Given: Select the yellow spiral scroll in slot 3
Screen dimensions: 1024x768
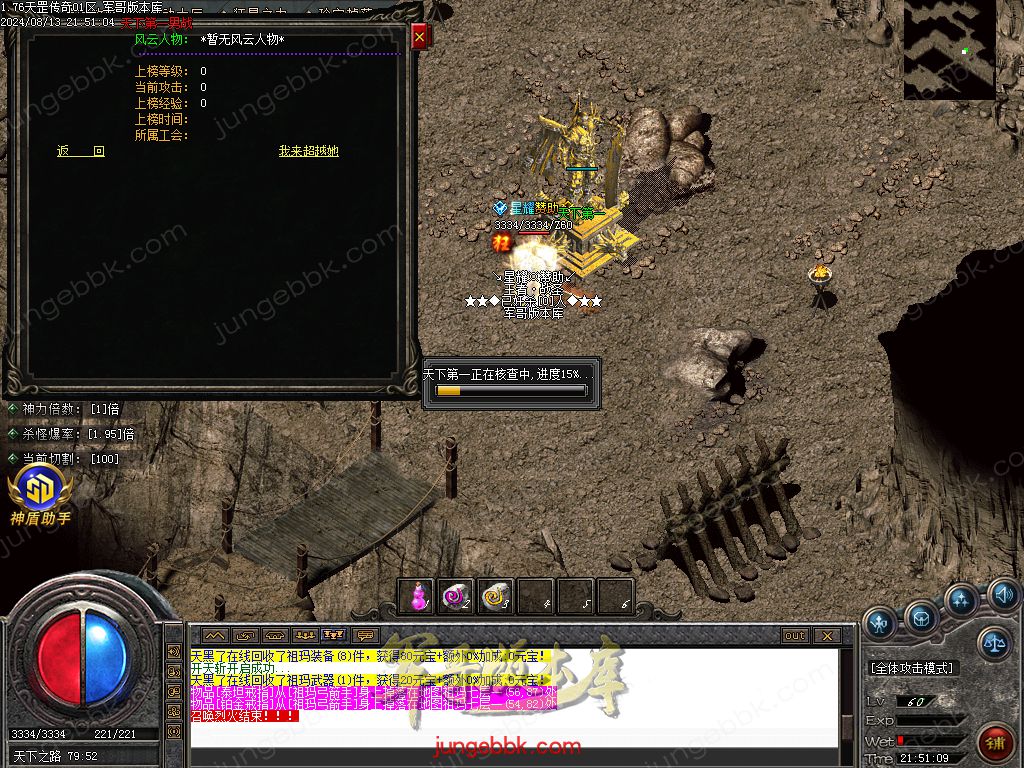Looking at the screenshot, I should point(496,597).
